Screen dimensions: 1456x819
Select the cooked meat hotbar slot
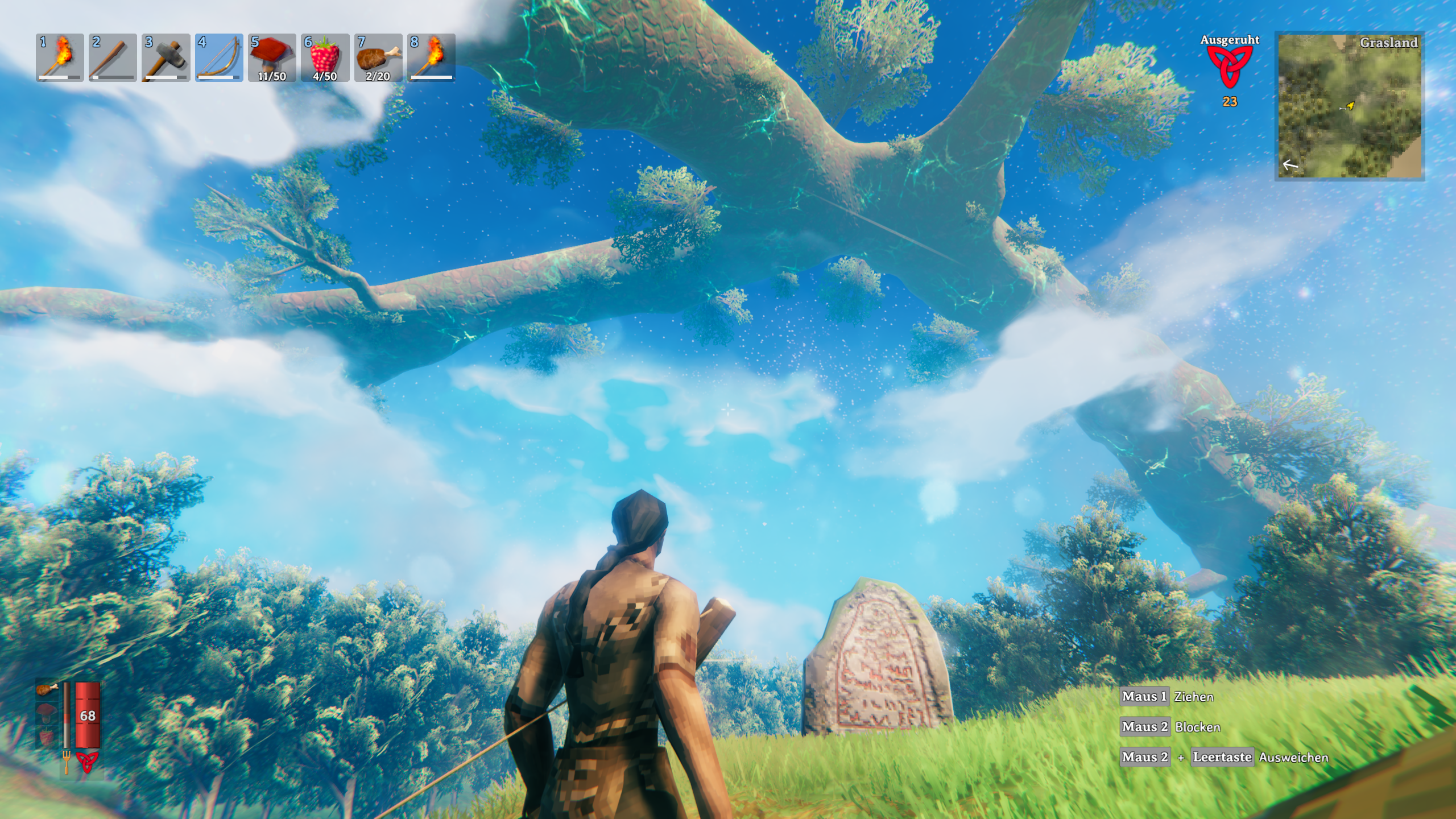[378, 57]
